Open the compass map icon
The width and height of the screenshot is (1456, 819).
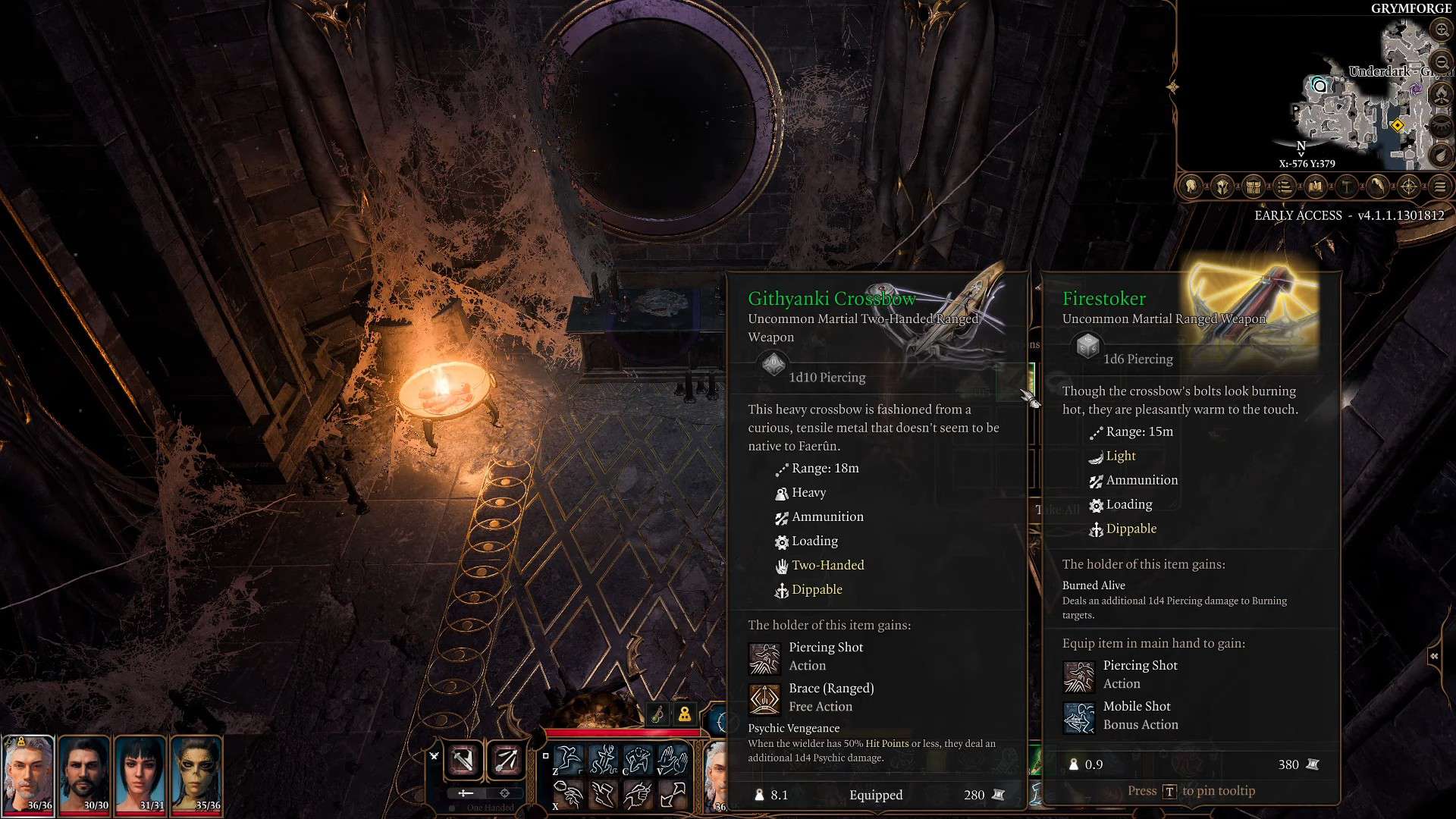(1409, 187)
